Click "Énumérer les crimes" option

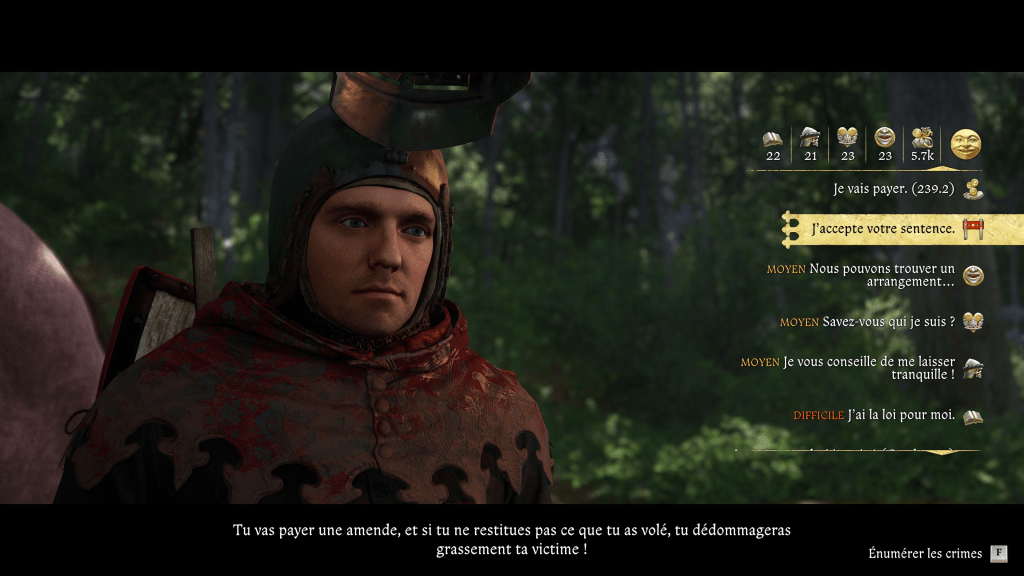(x=926, y=553)
